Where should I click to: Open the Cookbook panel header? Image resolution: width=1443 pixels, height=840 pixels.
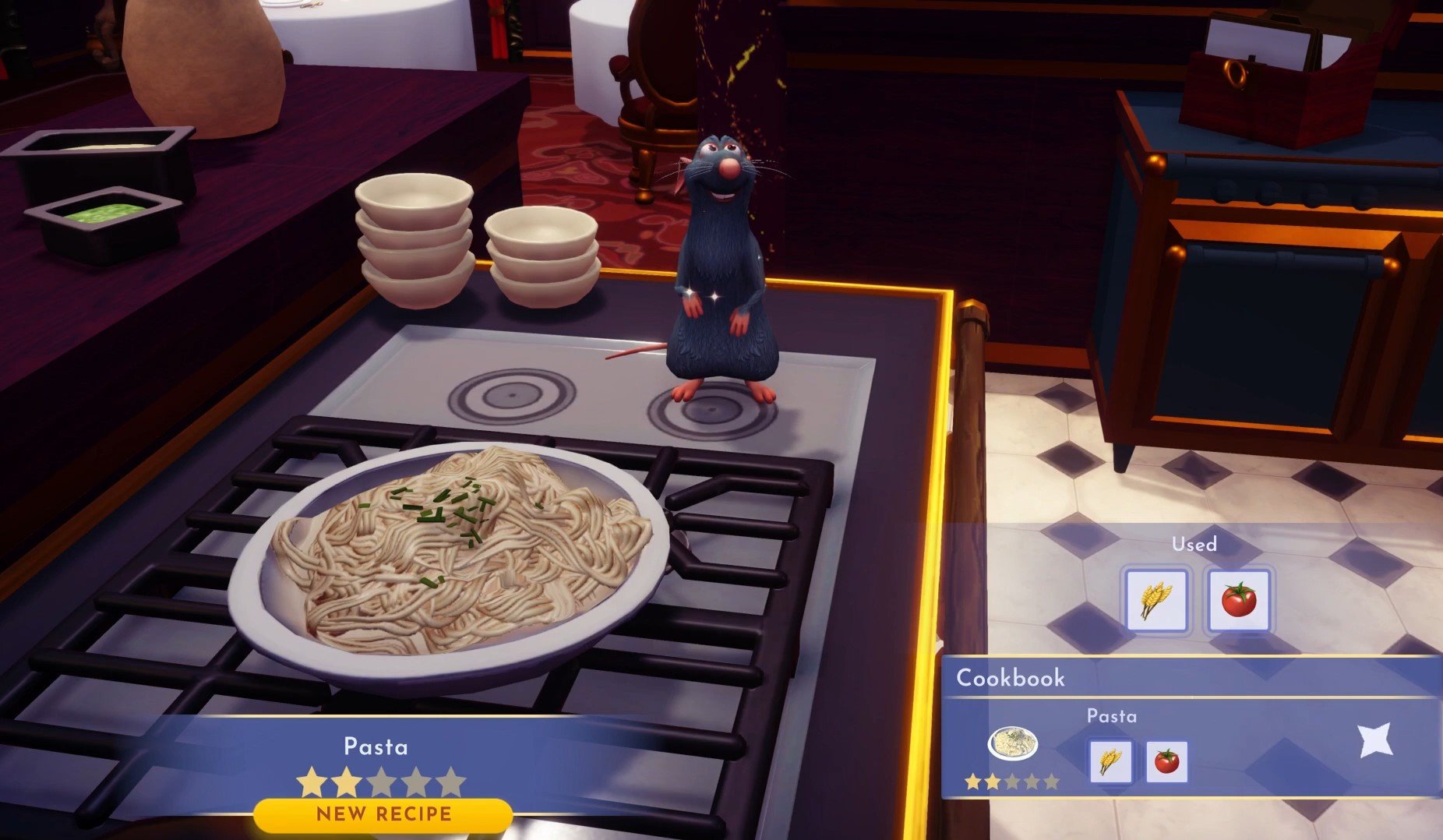[1010, 678]
